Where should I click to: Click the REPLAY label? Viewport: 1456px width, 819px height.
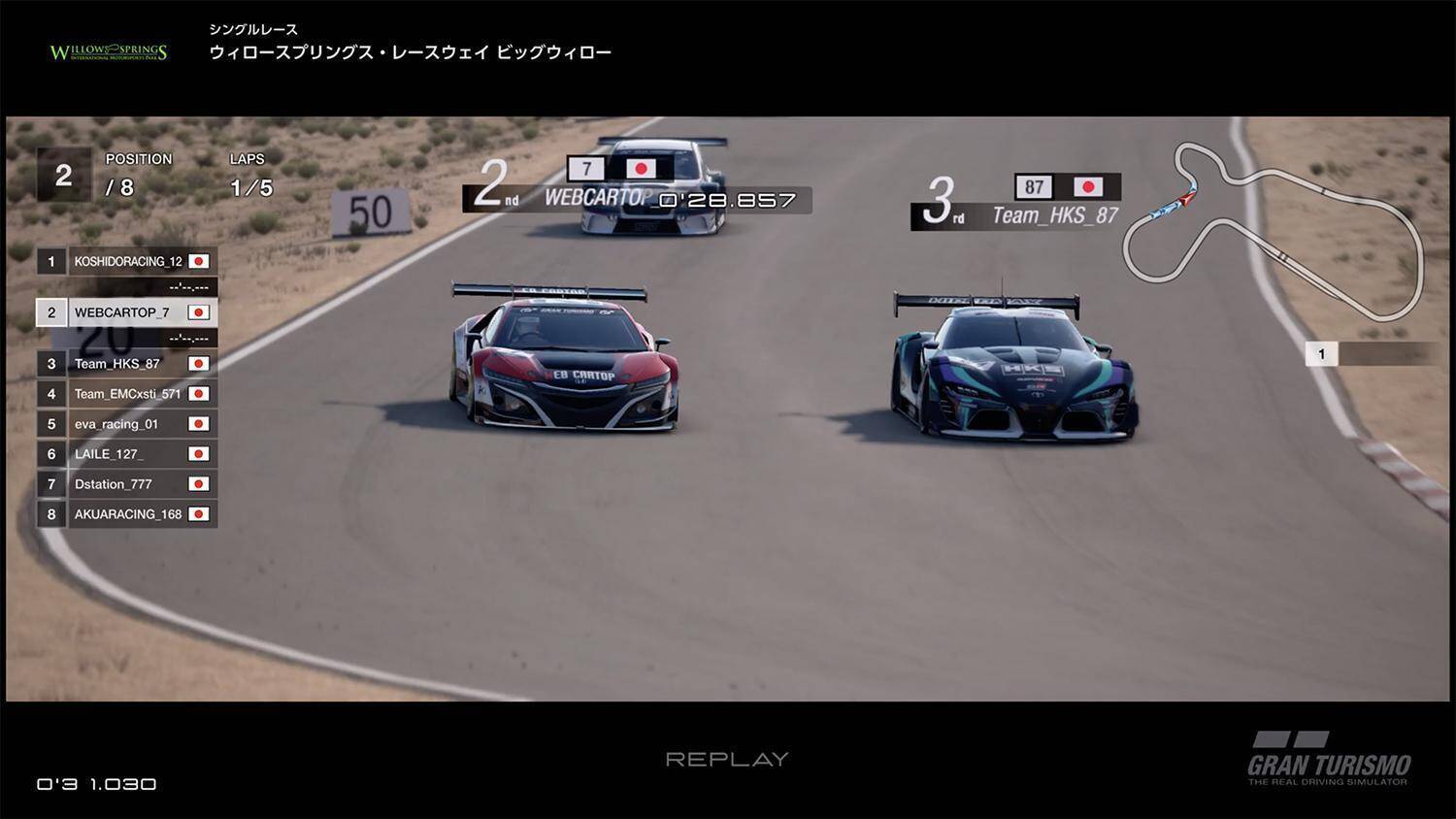727,759
